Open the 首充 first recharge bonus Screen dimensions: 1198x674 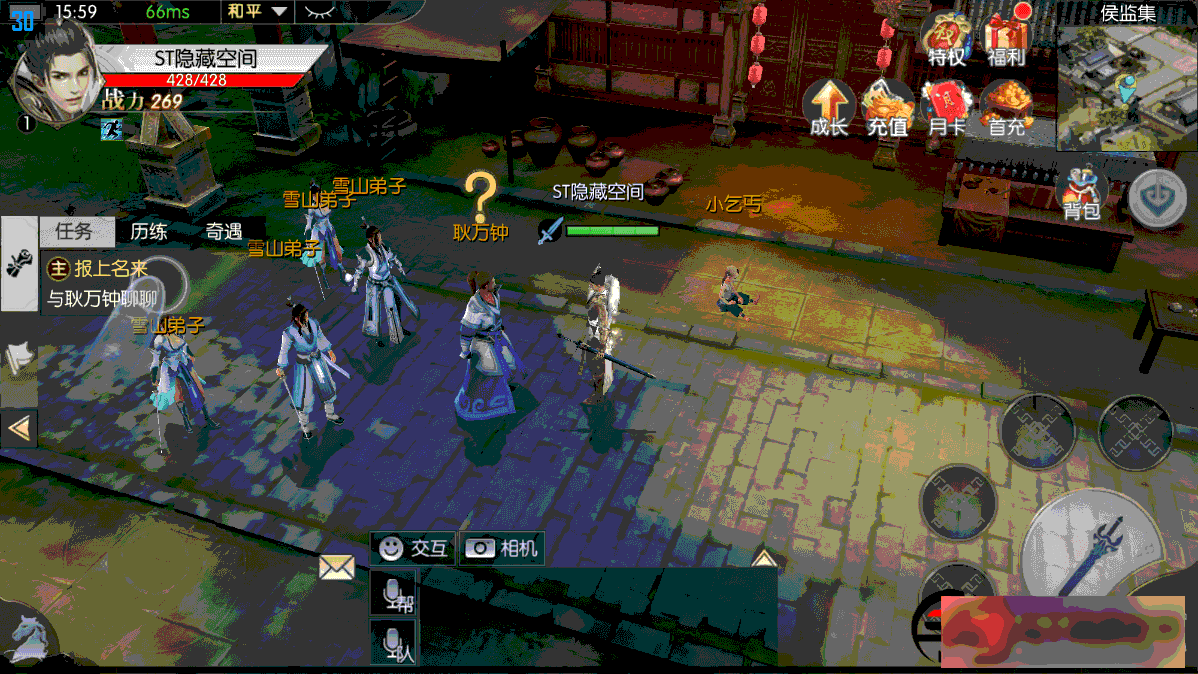(1006, 108)
